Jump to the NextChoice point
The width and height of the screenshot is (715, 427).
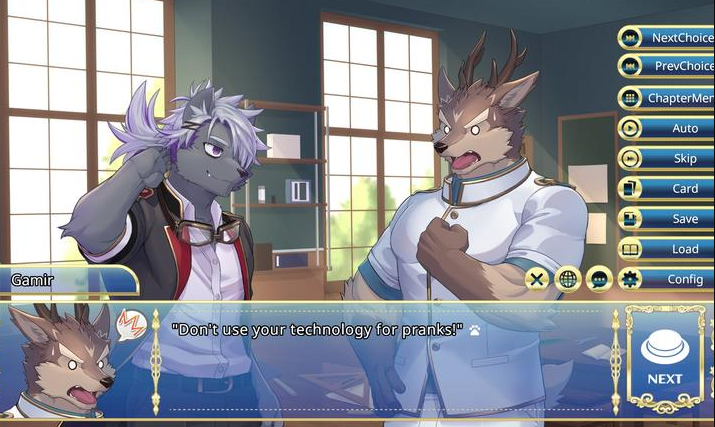pos(667,38)
